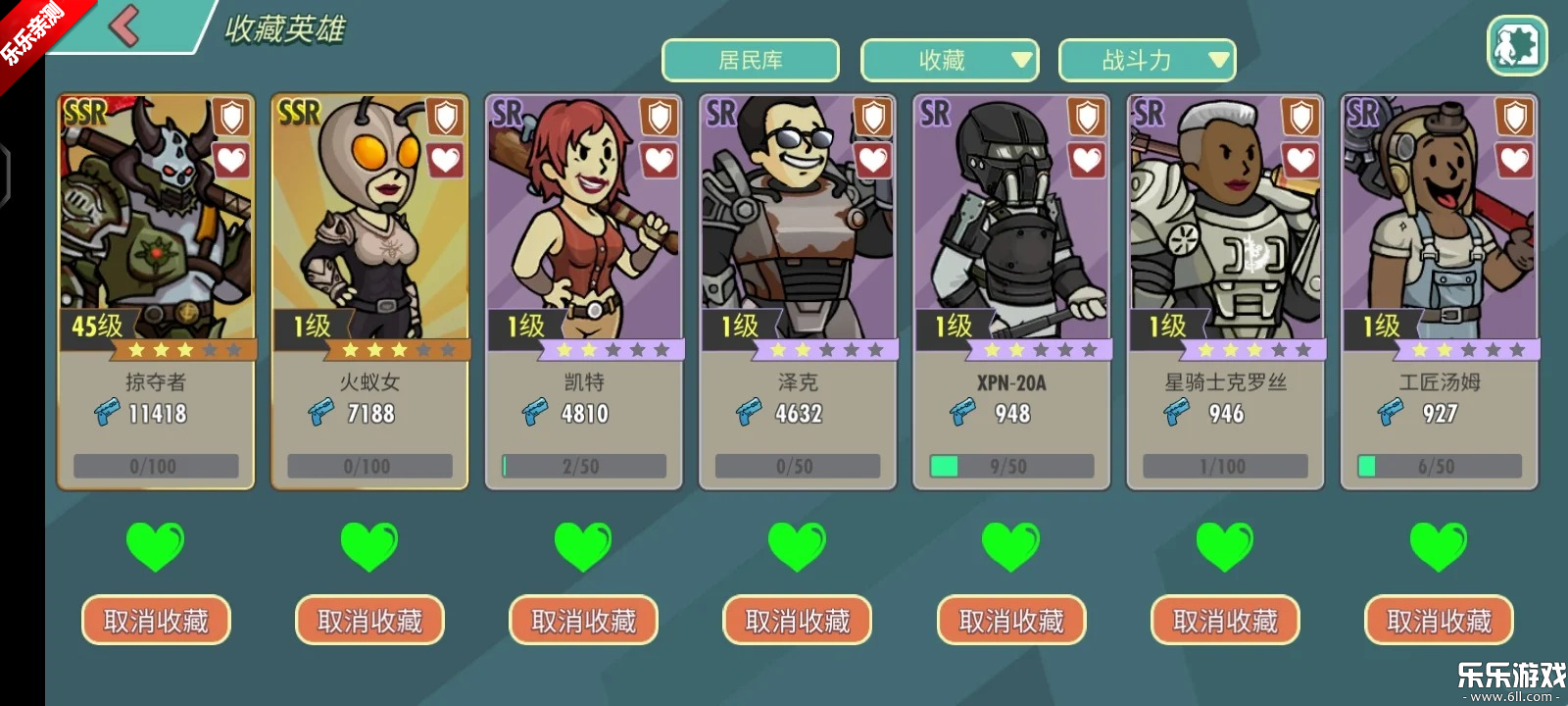Click 取消收藏 under 凯特
The width and height of the screenshot is (1568, 706).
(x=583, y=621)
